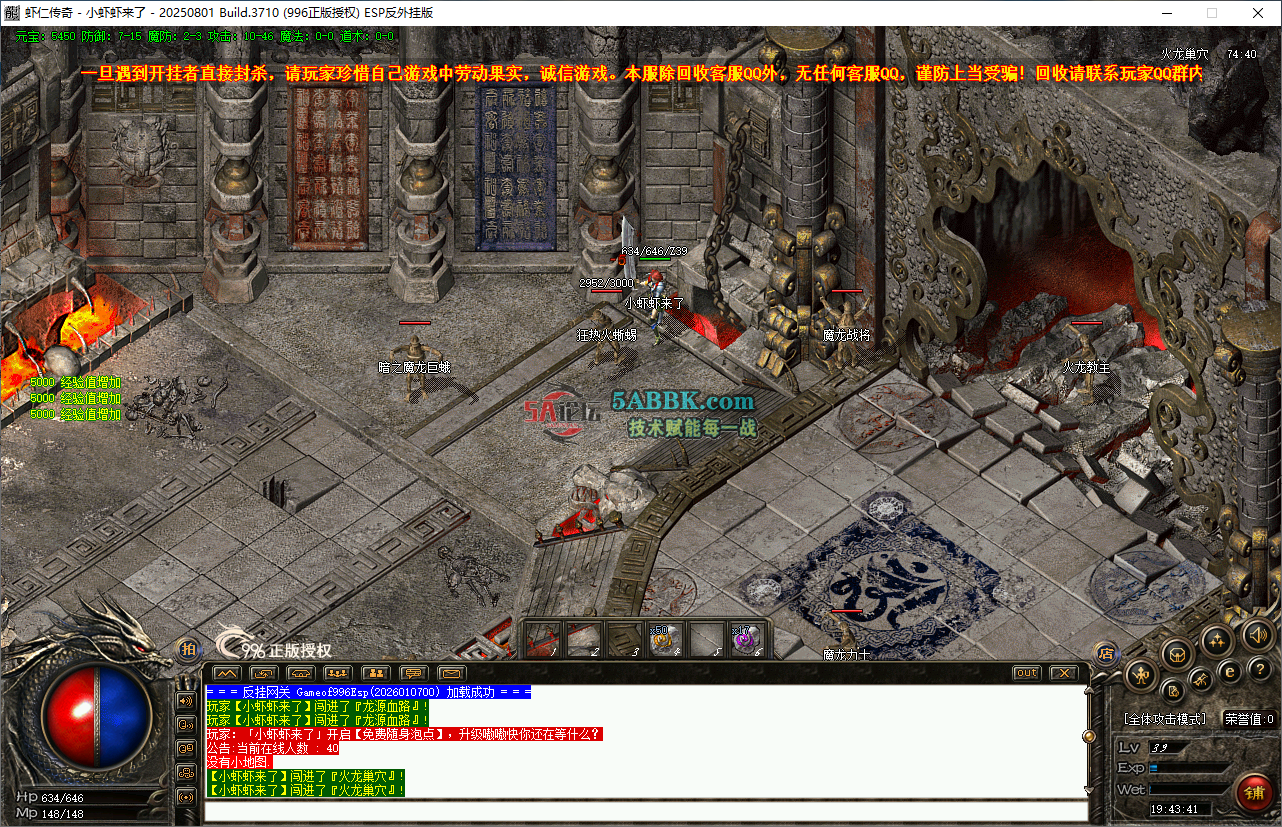Minimize the game window

(x=1166, y=13)
